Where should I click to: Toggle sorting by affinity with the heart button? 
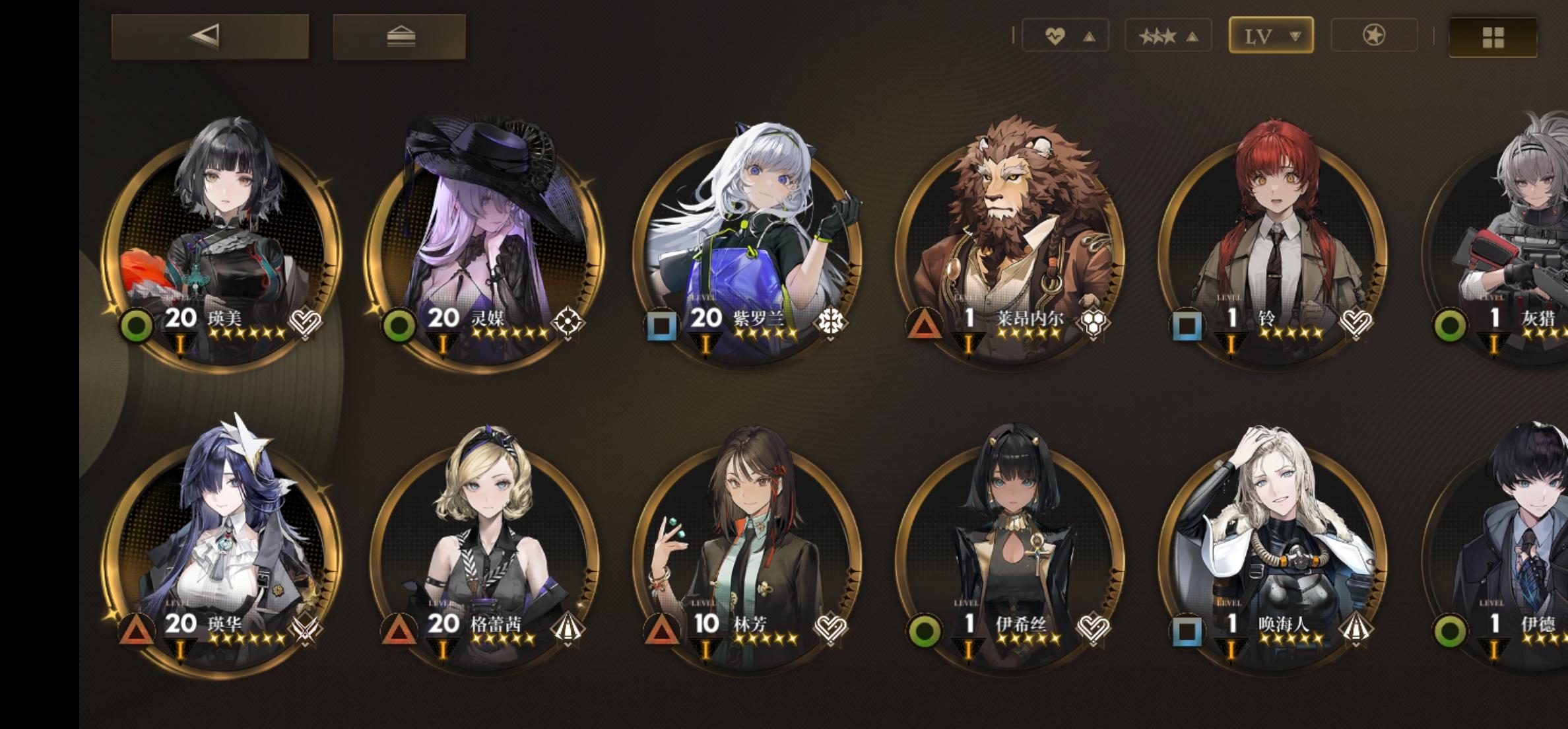[1064, 34]
